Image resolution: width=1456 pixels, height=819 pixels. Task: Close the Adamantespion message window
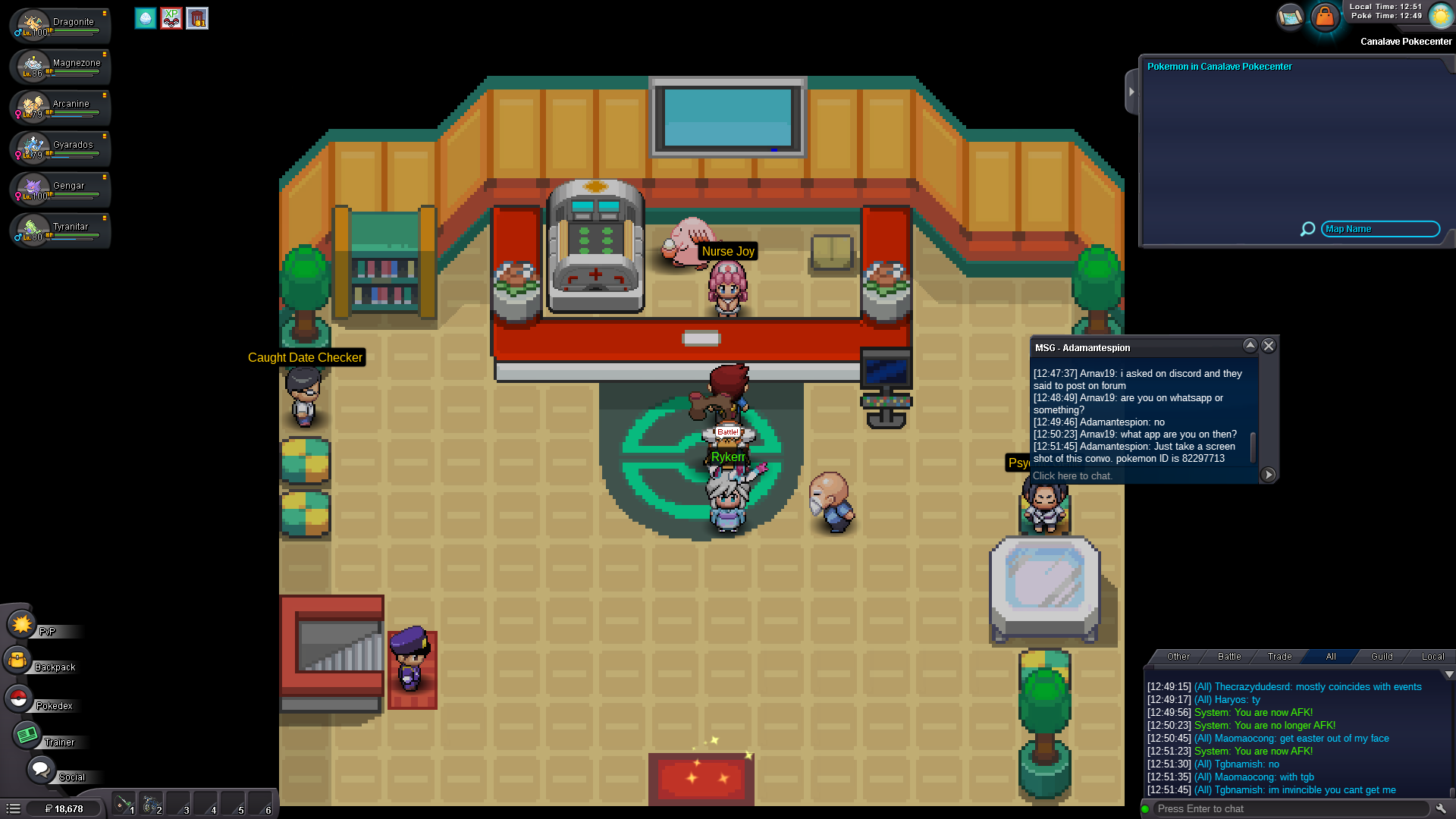pos(1269,346)
